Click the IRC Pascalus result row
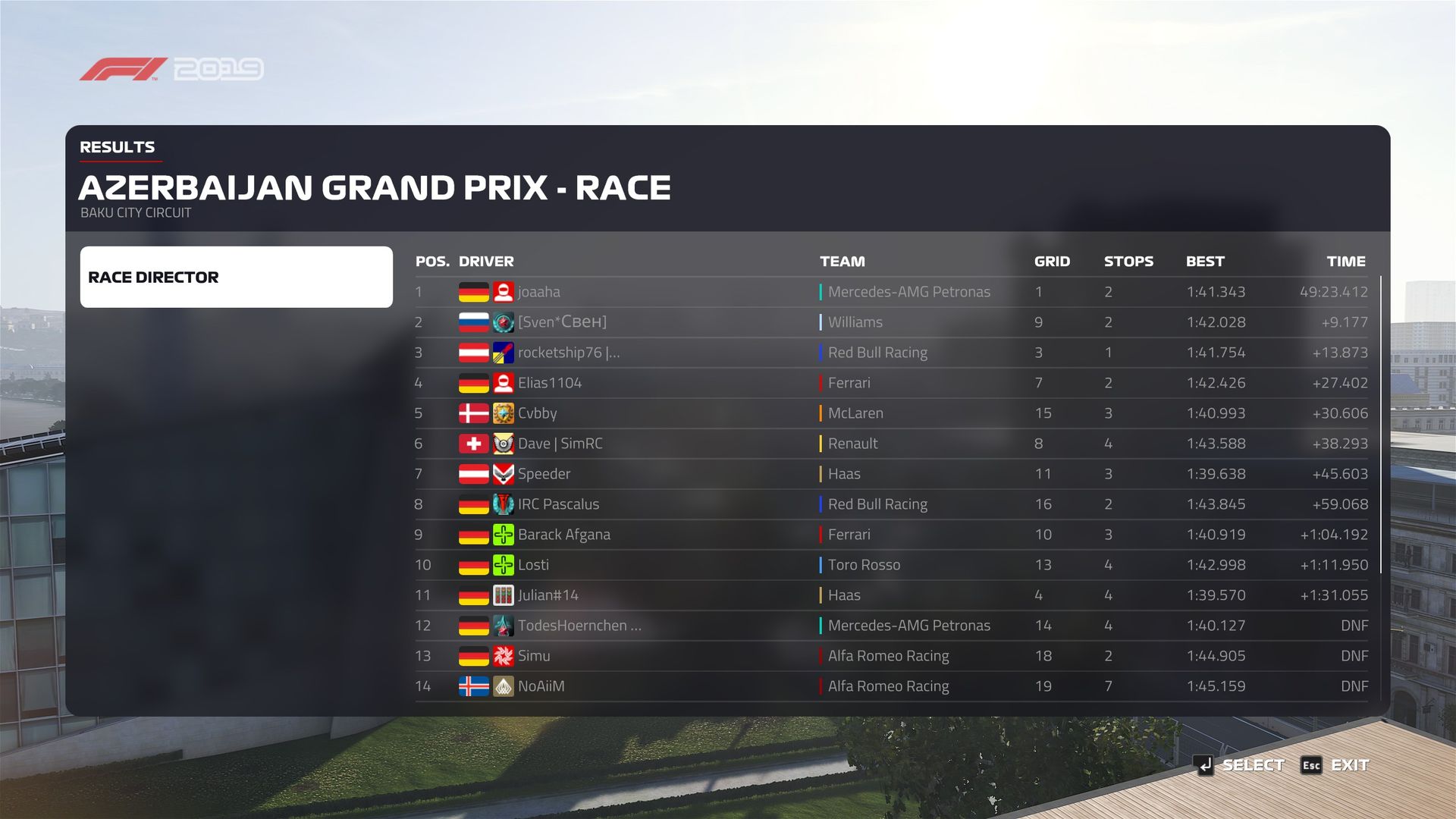1456x819 pixels. [891, 504]
